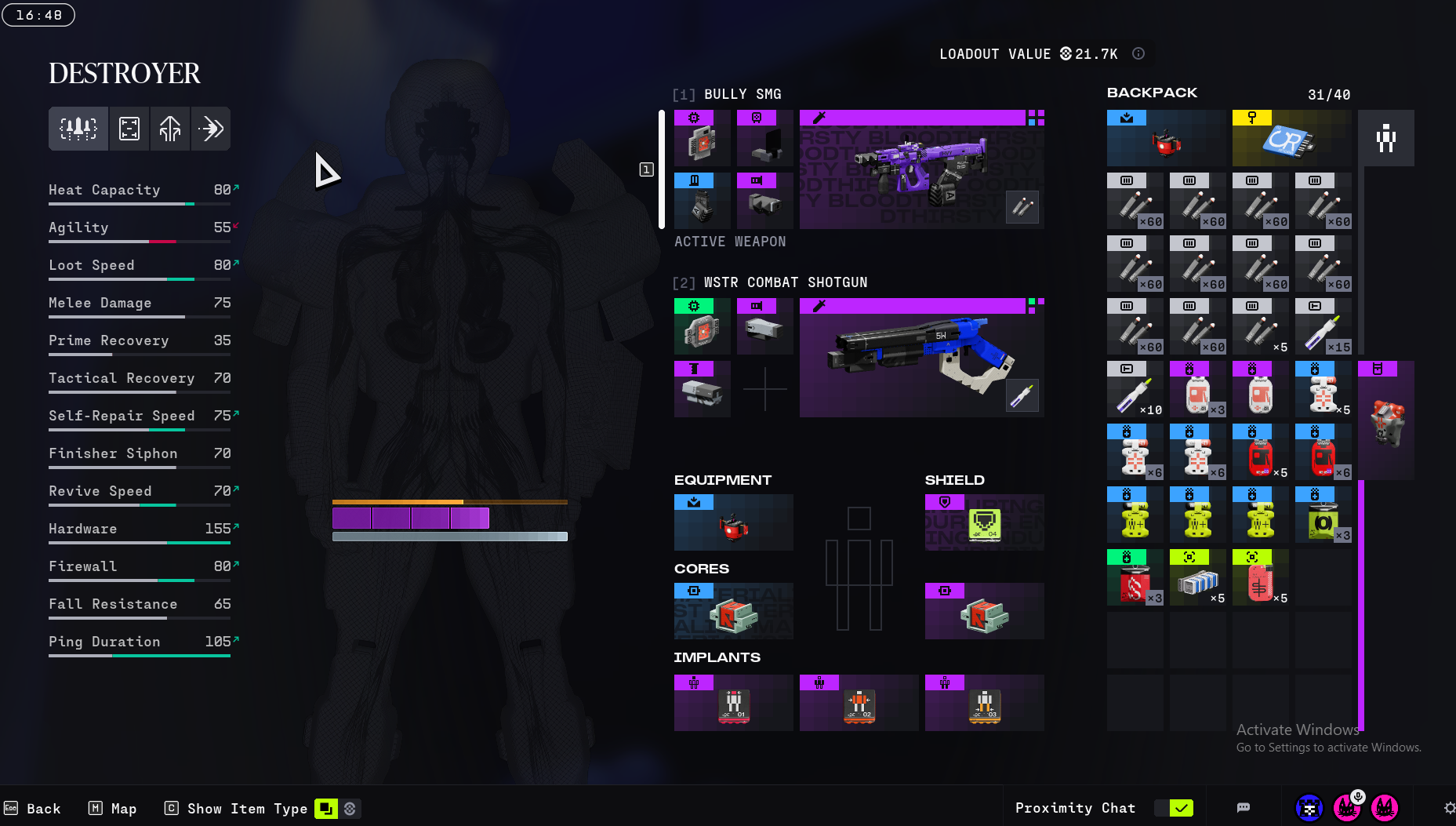Select the WSTR Combat Shotgun slot

(x=921, y=358)
